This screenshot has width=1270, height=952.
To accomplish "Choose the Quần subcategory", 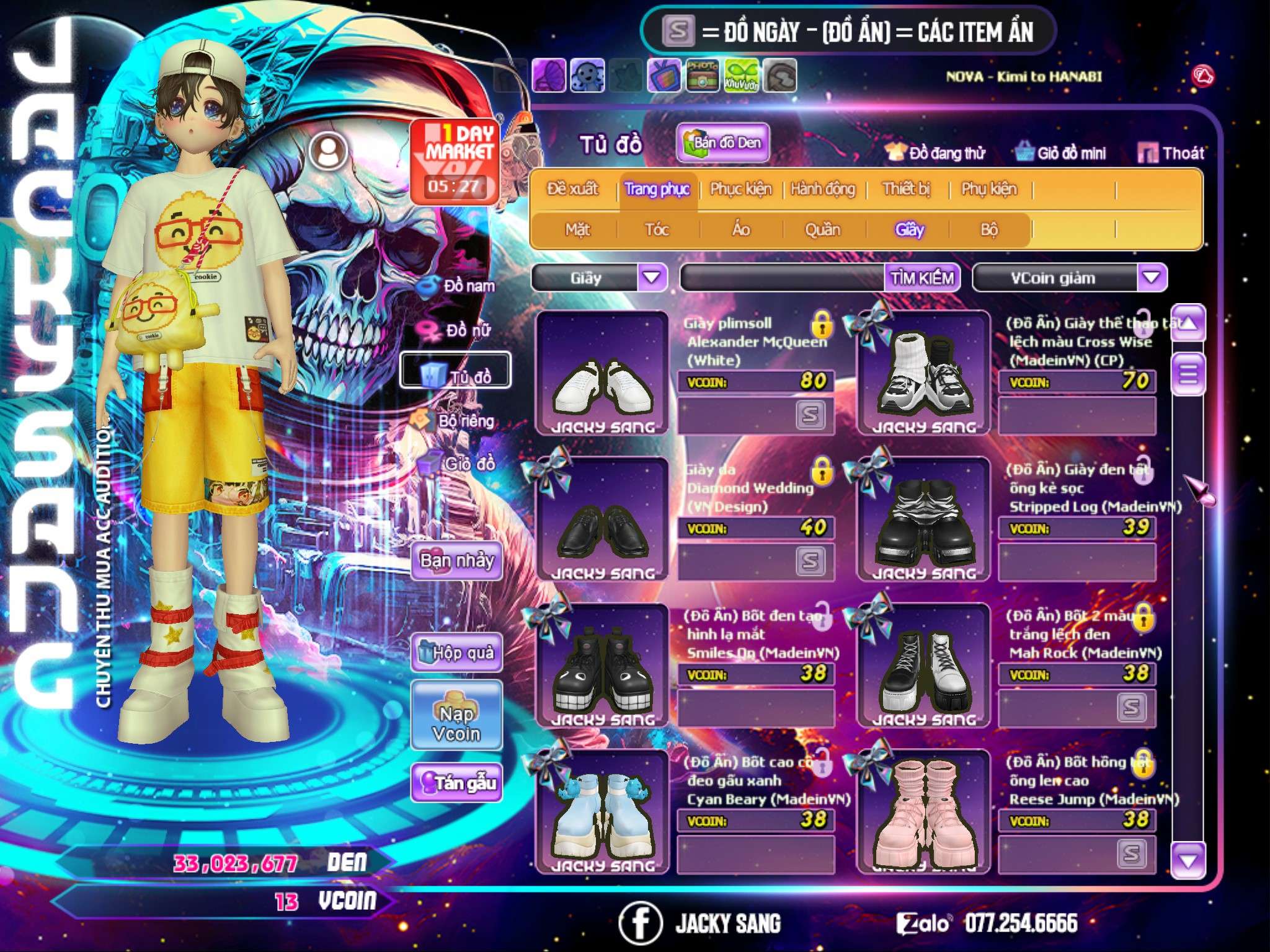I will [822, 229].
